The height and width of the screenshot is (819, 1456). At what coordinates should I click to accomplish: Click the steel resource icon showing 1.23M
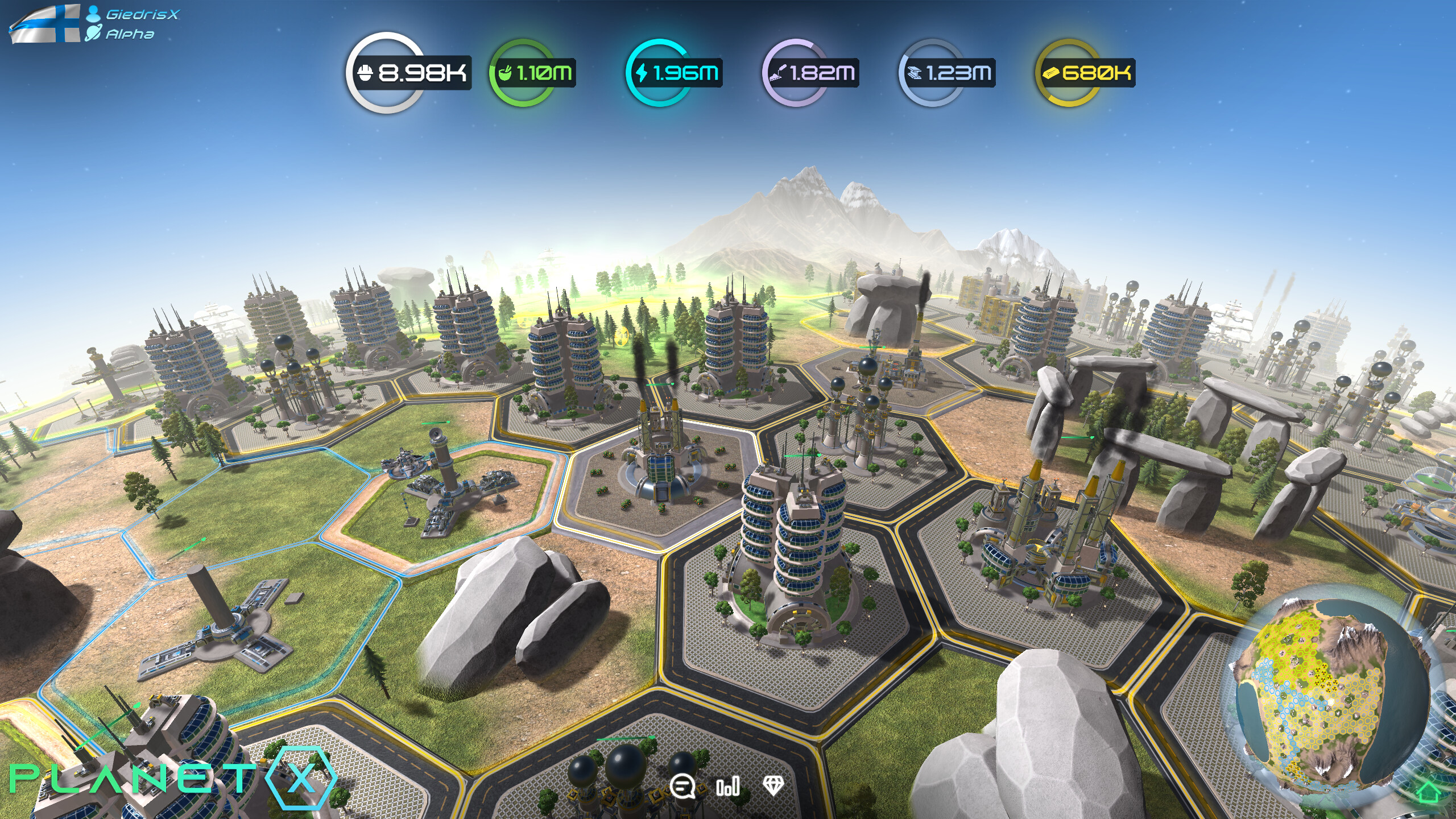click(x=915, y=73)
